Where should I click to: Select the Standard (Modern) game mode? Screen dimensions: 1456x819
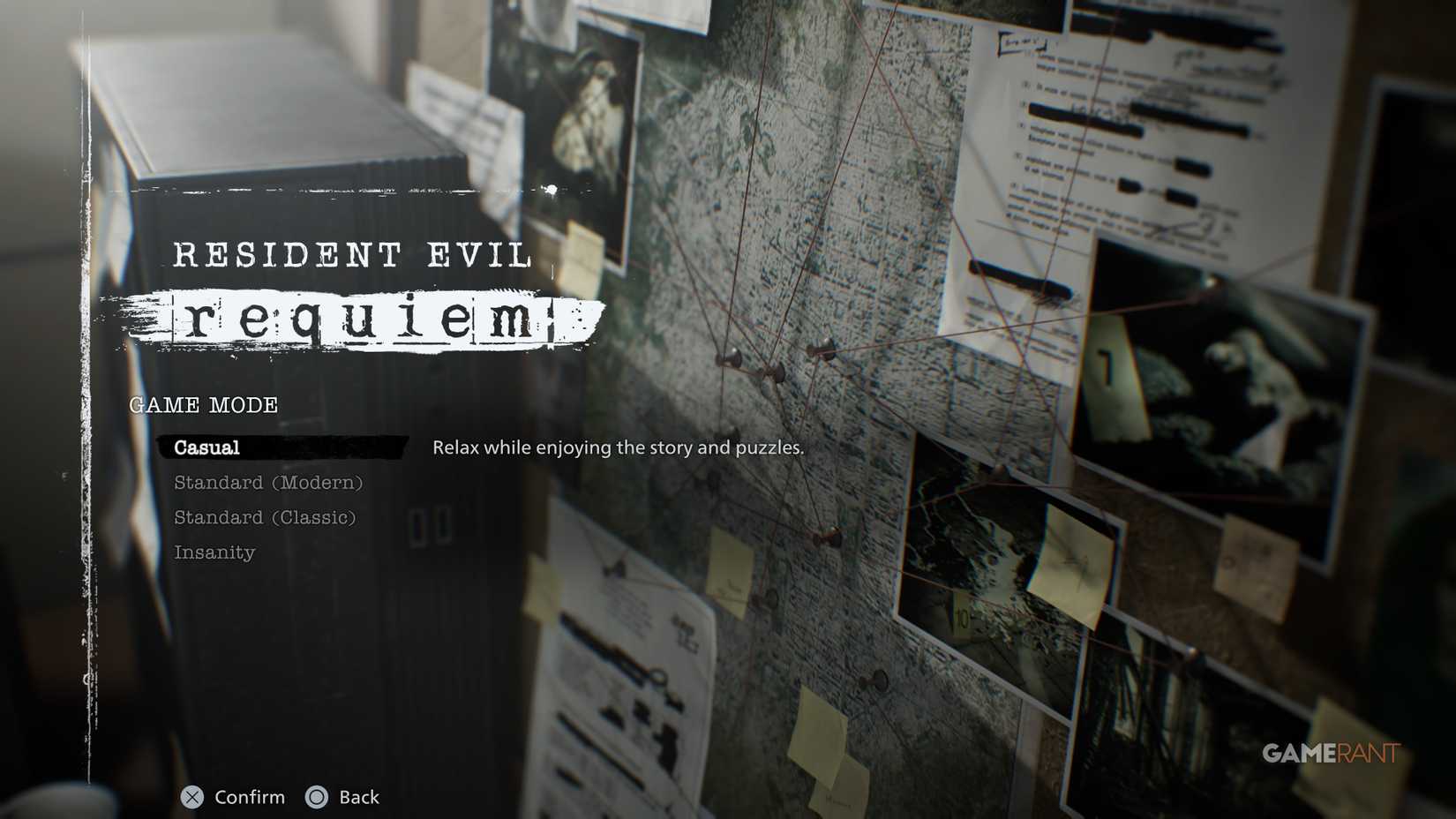pyautogui.click(x=267, y=483)
